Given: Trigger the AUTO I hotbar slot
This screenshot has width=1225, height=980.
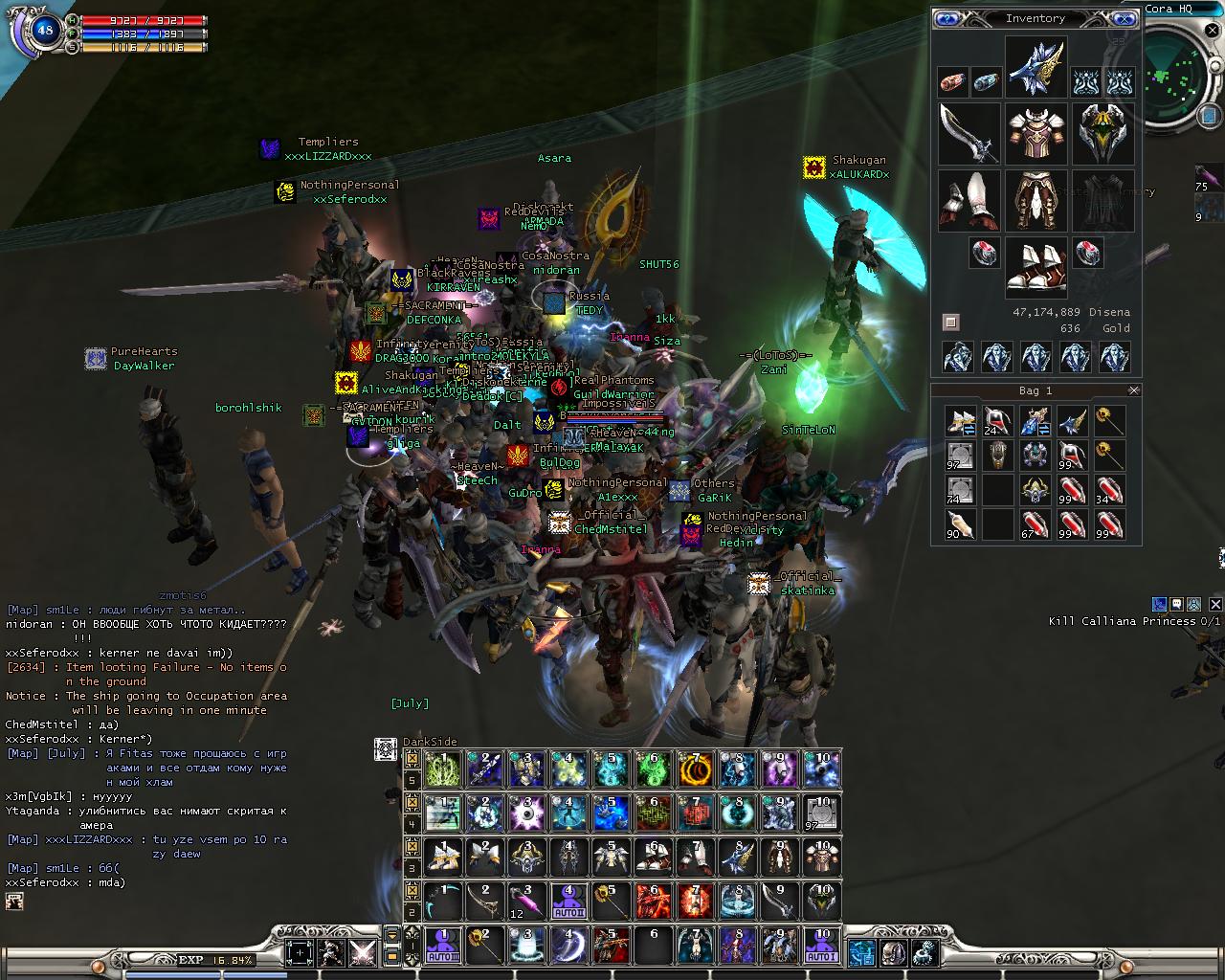Looking at the screenshot, I should [821, 945].
